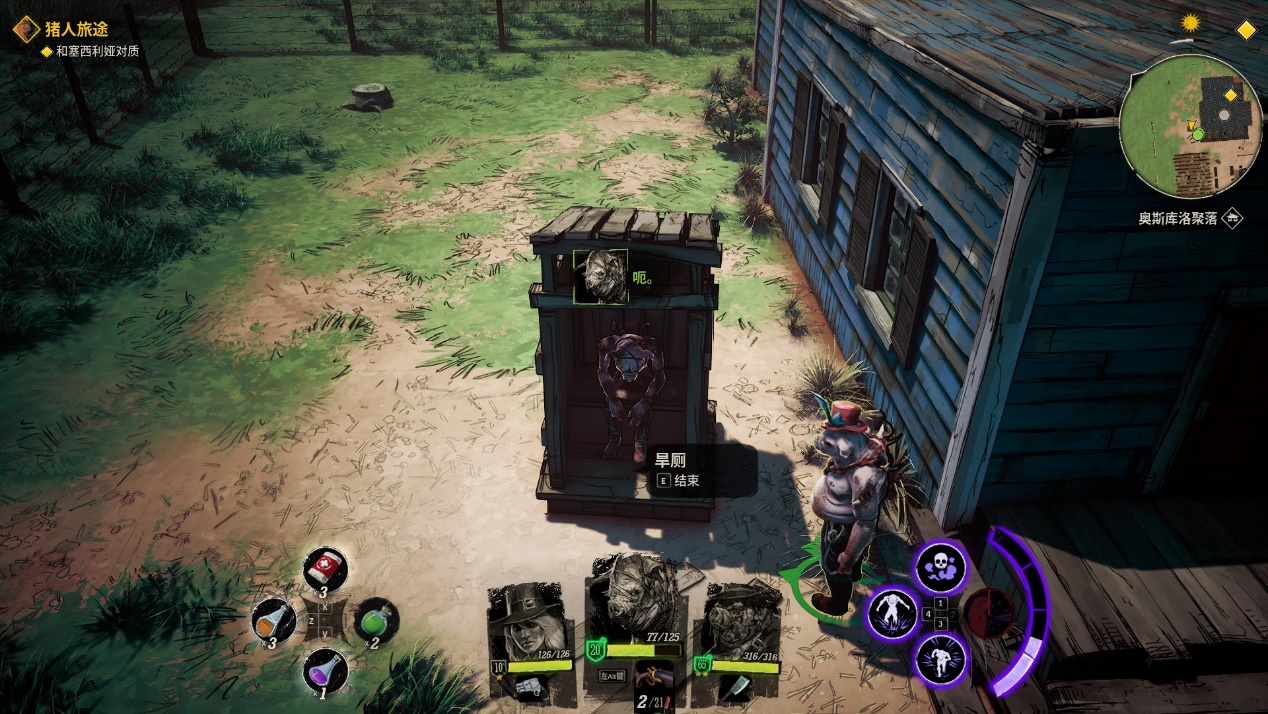This screenshot has height=714, width=1268.
Task: Click the pigman dialogue portrait saying 呃
Action: point(600,276)
